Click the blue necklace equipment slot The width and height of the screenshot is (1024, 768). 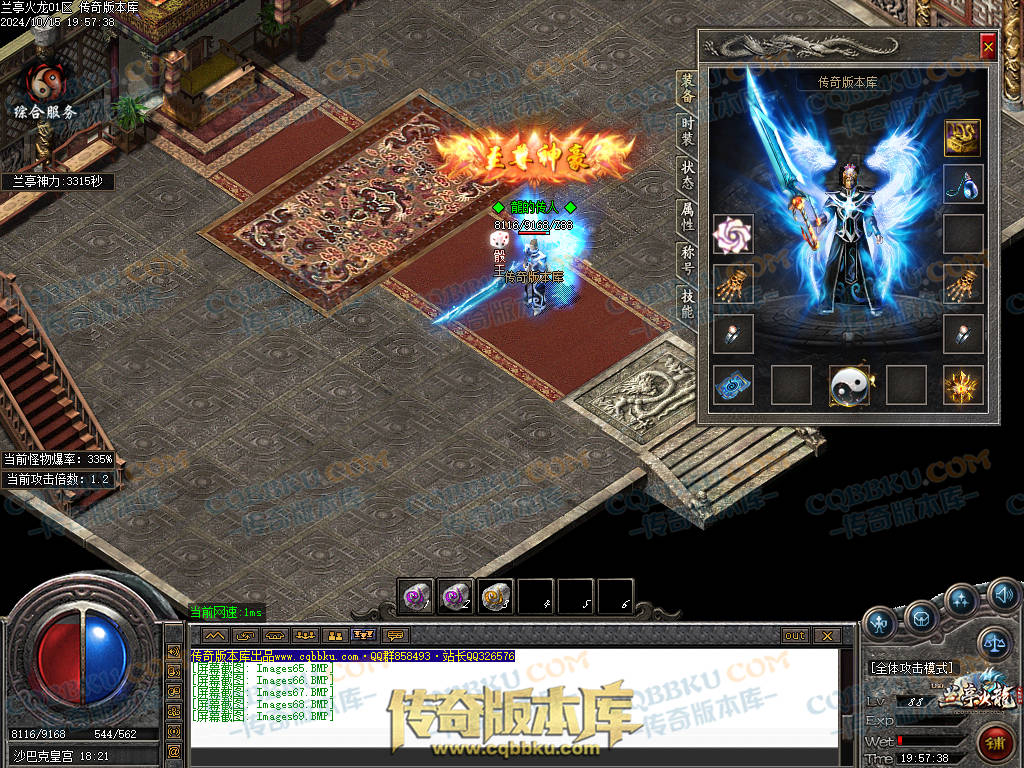(963, 185)
